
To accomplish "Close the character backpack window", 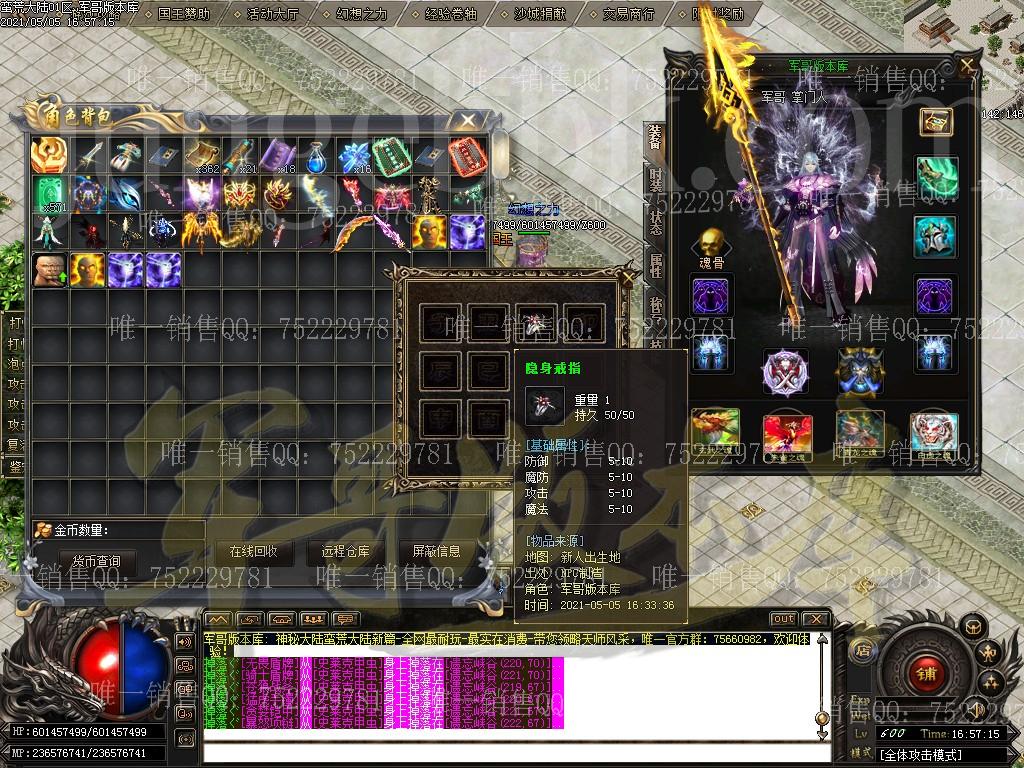I will coord(467,121).
